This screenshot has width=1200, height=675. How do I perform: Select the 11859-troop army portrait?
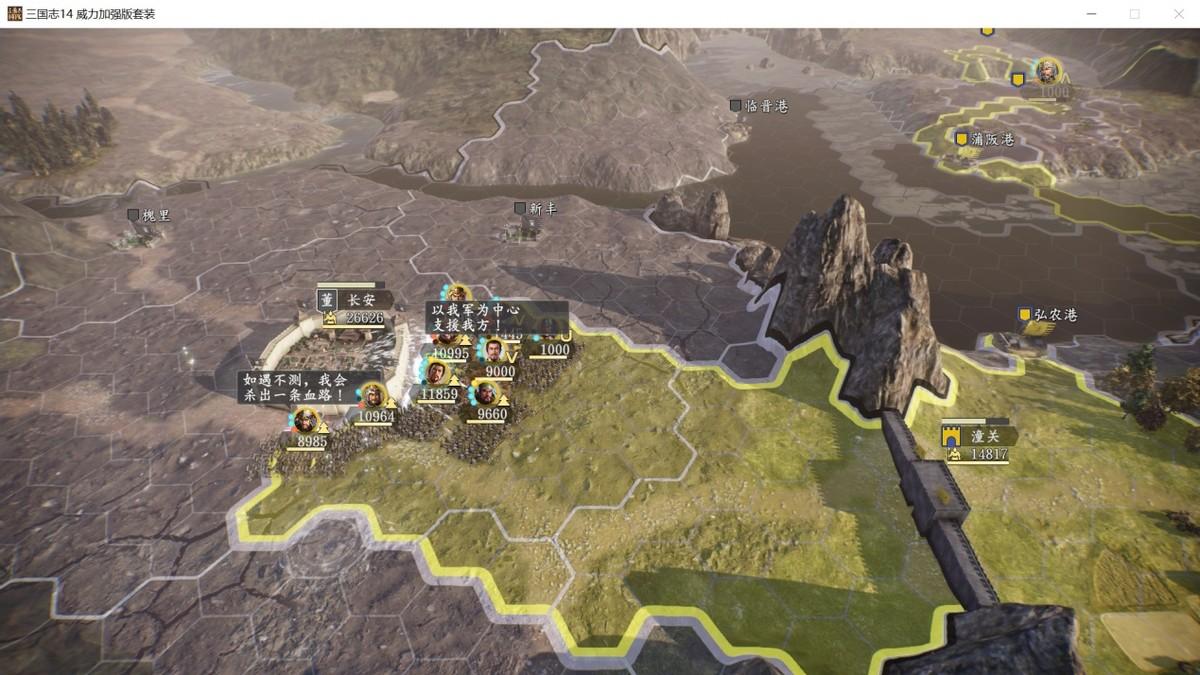click(x=435, y=374)
